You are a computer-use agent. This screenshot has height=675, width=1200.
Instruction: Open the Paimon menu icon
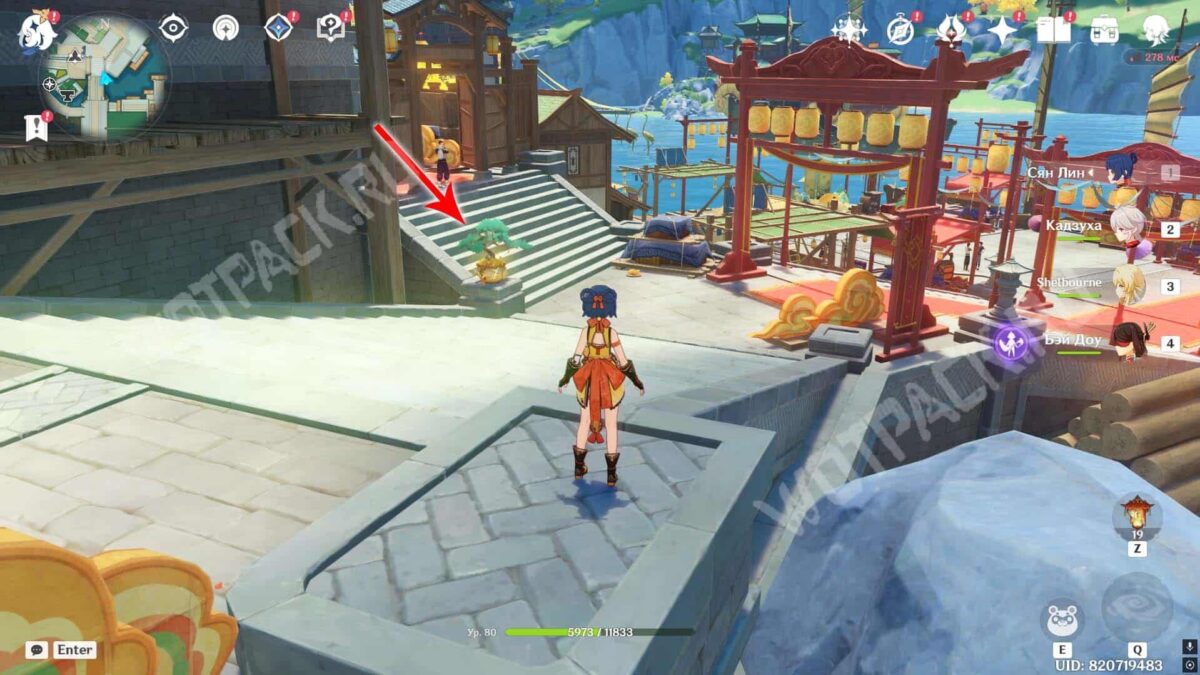pos(36,32)
